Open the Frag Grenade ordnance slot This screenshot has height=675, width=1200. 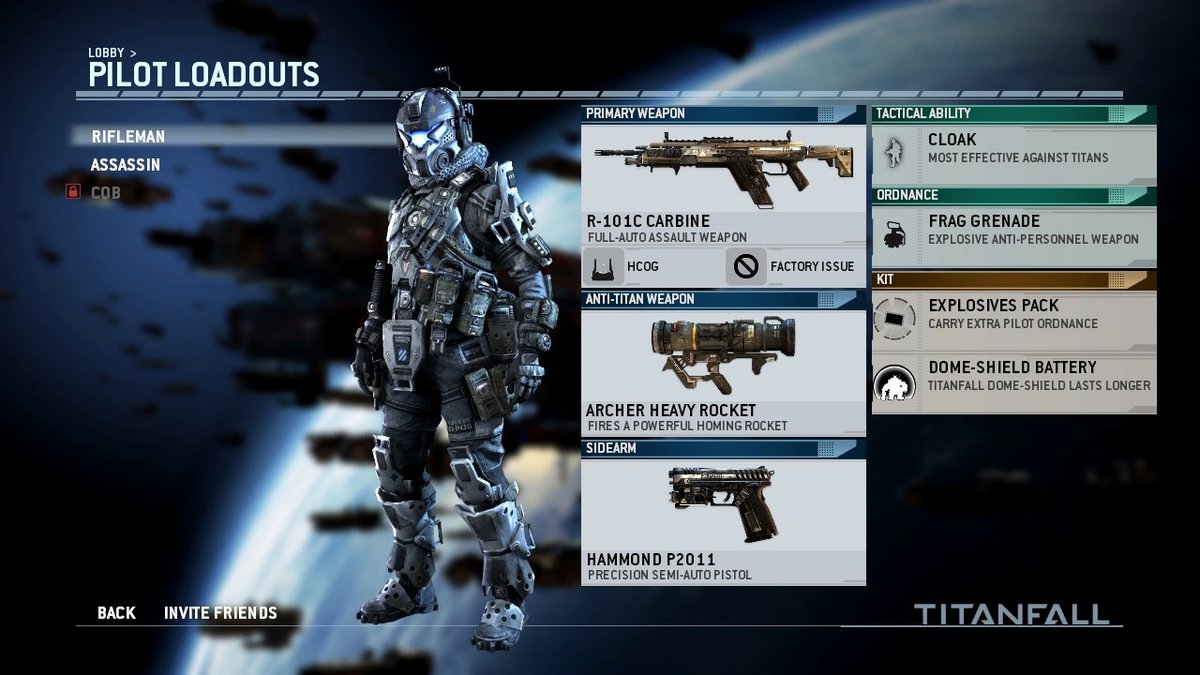(x=1014, y=231)
